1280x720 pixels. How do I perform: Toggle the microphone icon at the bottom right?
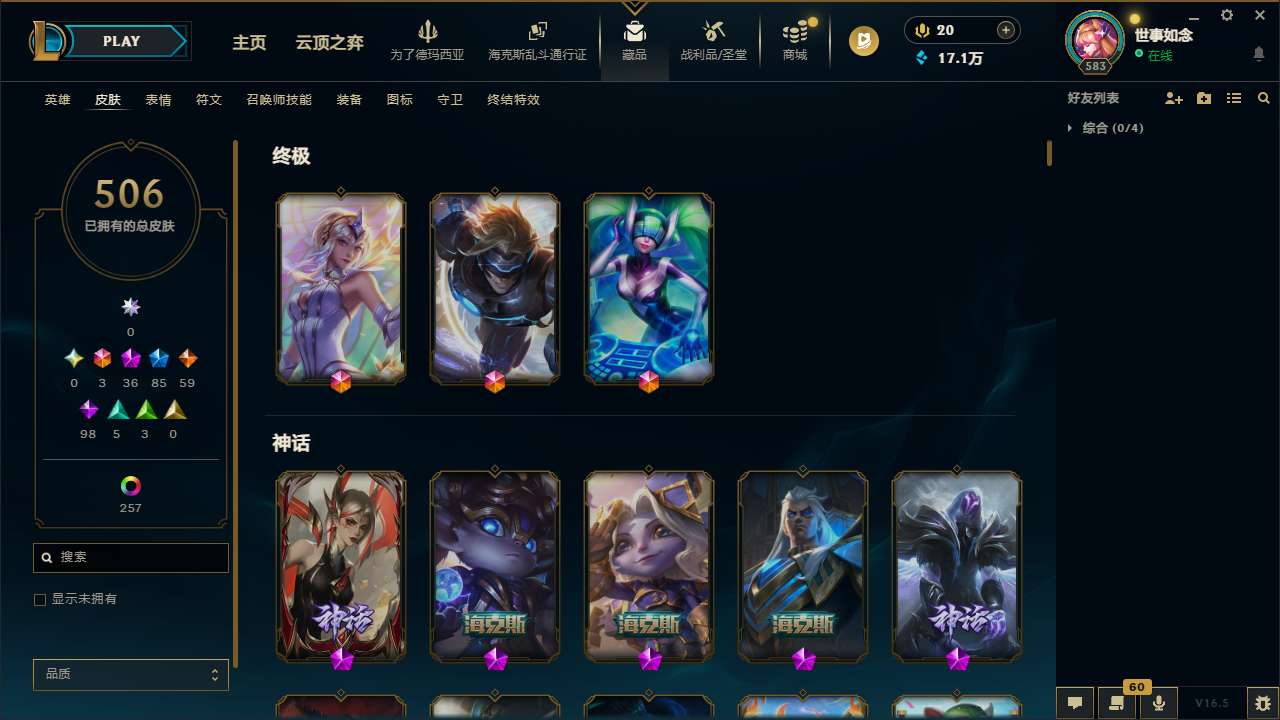pyautogui.click(x=1158, y=703)
